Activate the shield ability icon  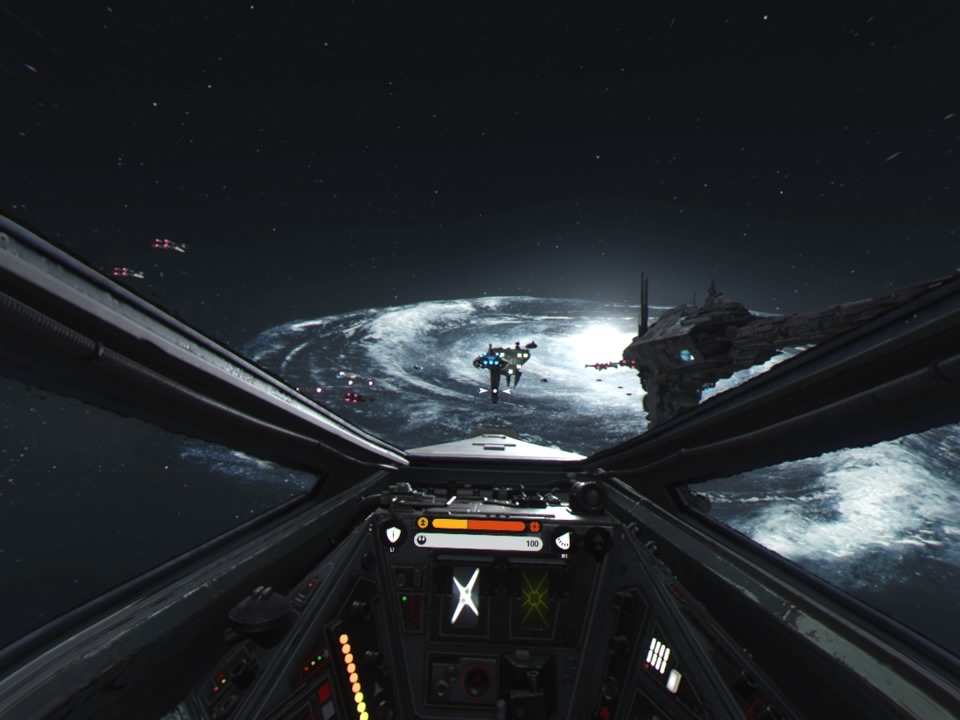click(393, 534)
